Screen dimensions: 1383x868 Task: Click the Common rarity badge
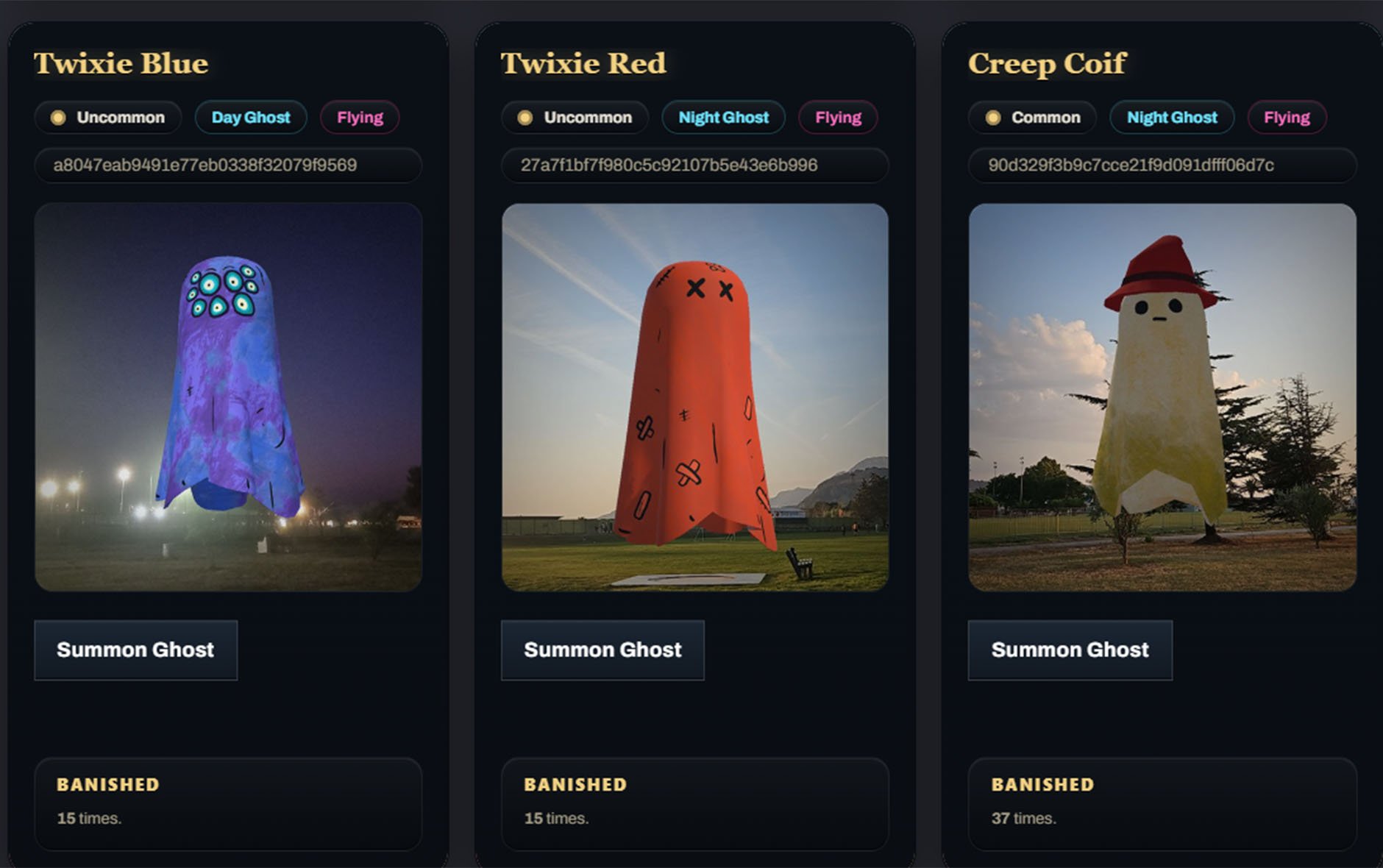[1033, 118]
